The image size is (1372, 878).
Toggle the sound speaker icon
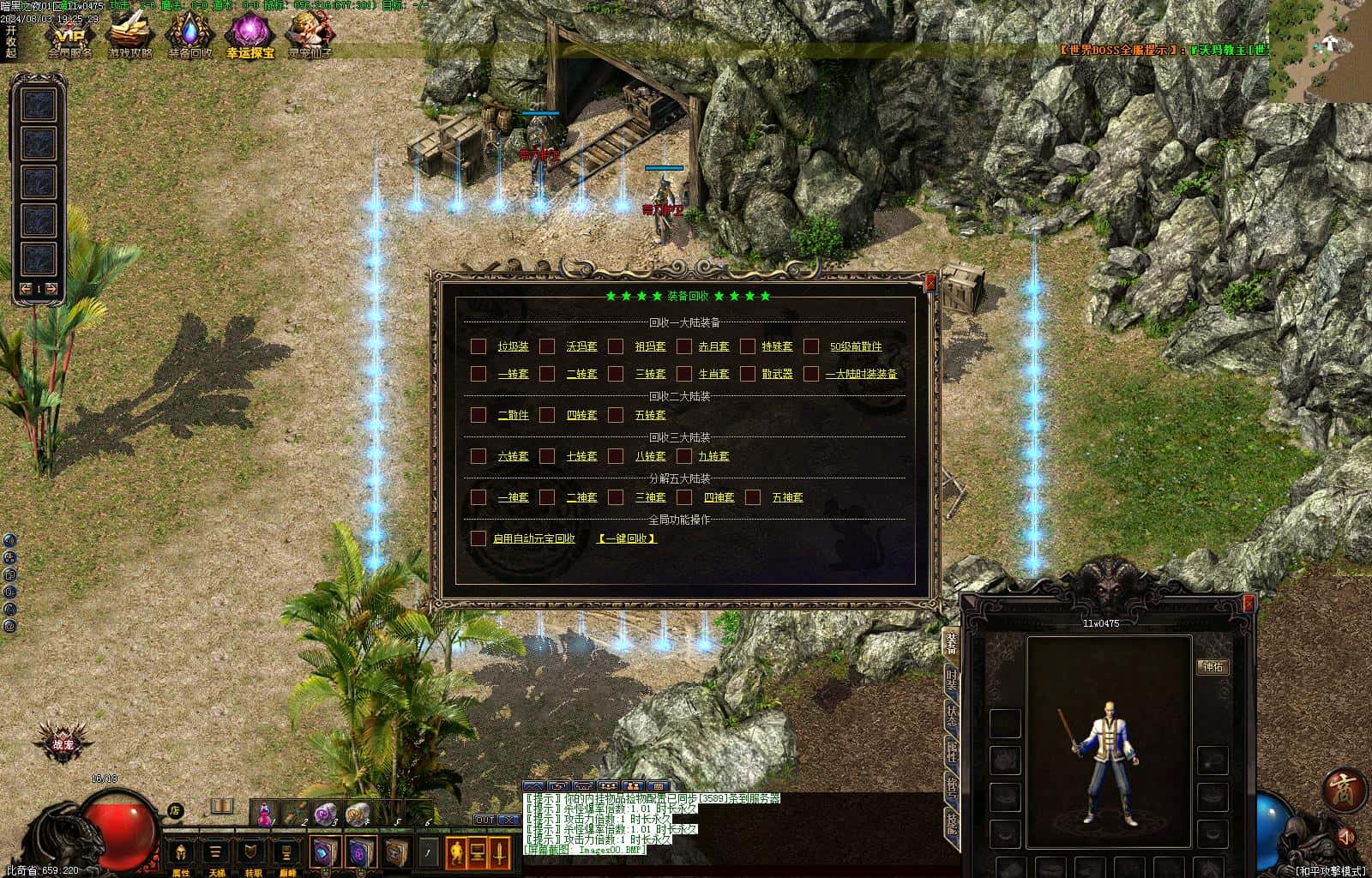click(x=1346, y=836)
